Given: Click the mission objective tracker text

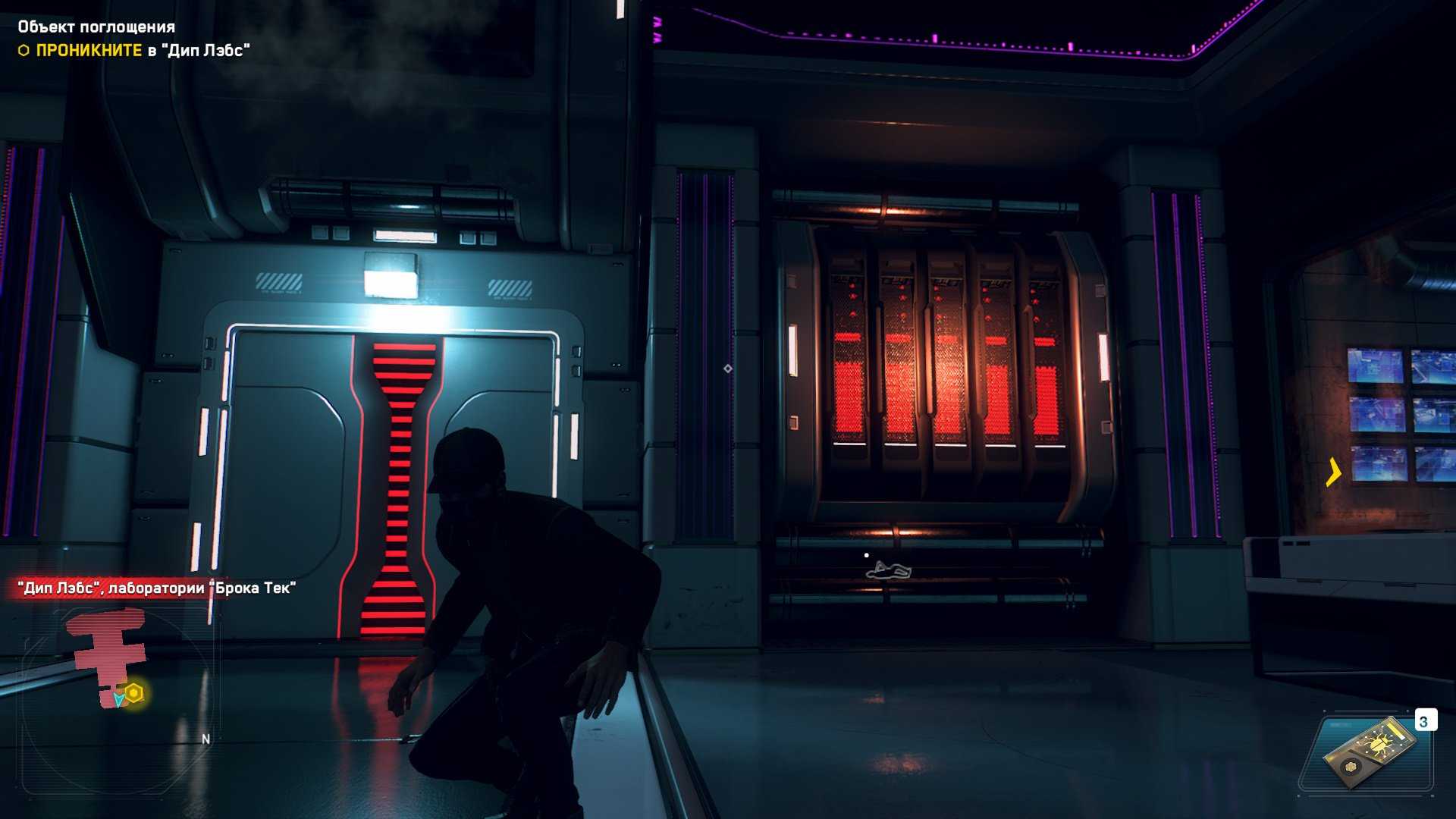Looking at the screenshot, I should pyautogui.click(x=143, y=50).
